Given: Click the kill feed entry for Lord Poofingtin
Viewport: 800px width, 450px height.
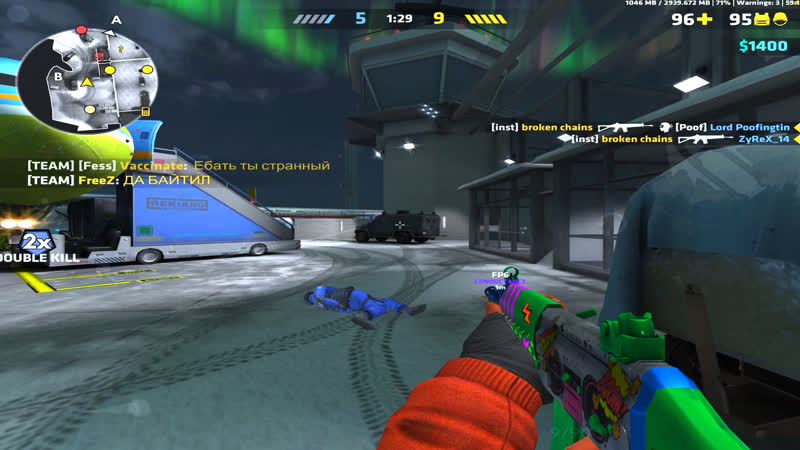Looking at the screenshot, I should 640,127.
